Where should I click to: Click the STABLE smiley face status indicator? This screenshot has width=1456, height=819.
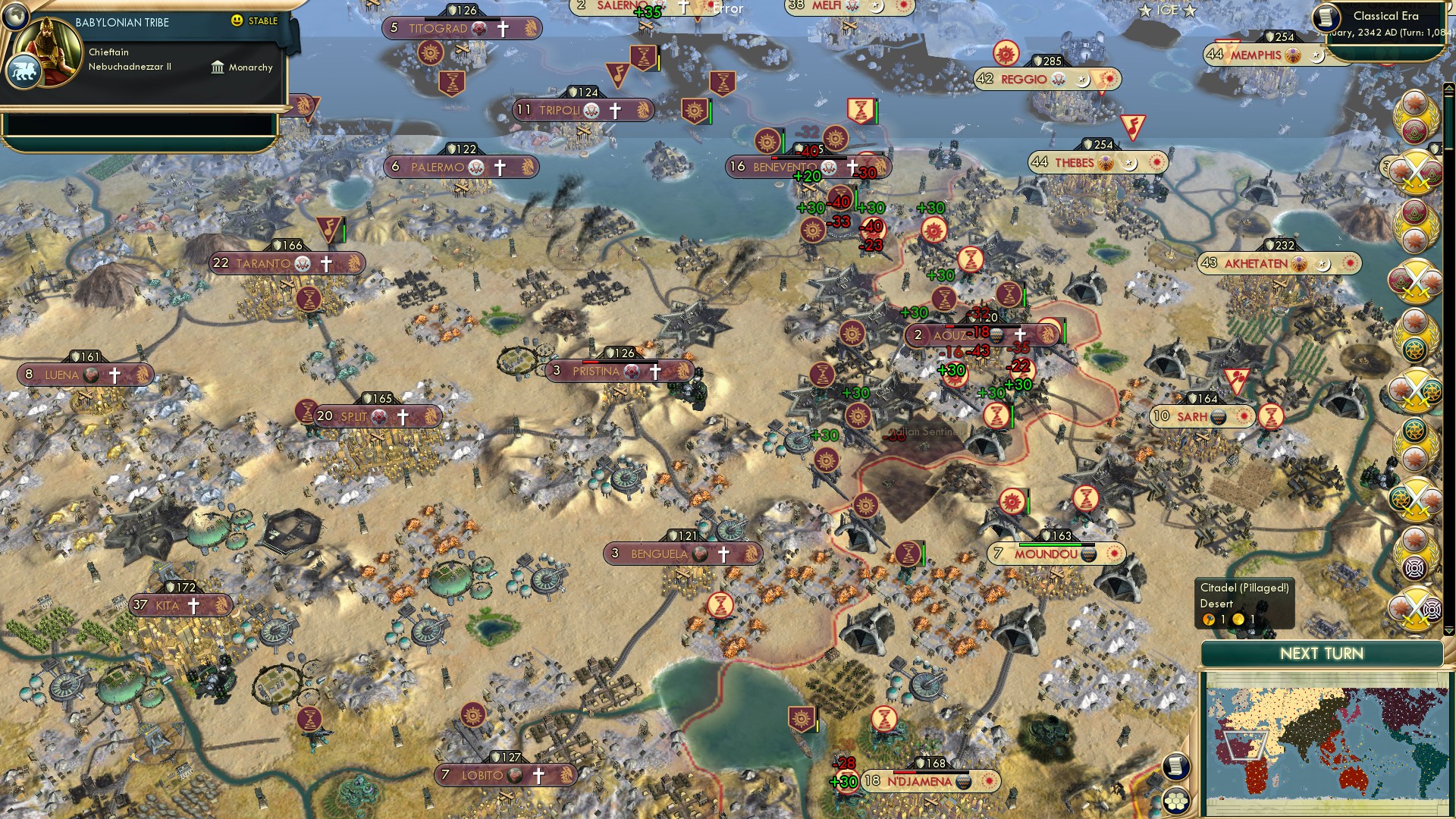tap(237, 21)
